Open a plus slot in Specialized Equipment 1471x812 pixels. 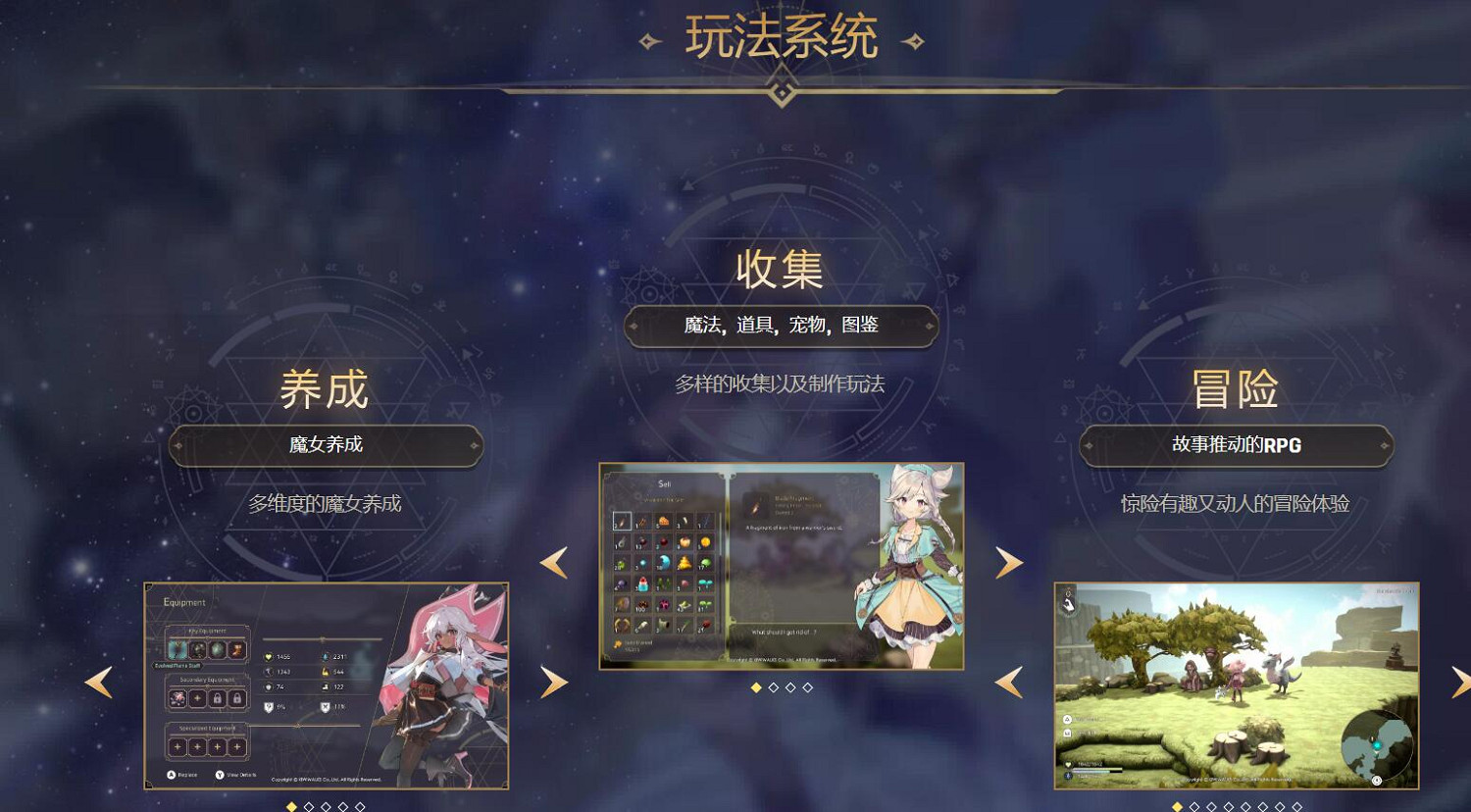coord(177,747)
